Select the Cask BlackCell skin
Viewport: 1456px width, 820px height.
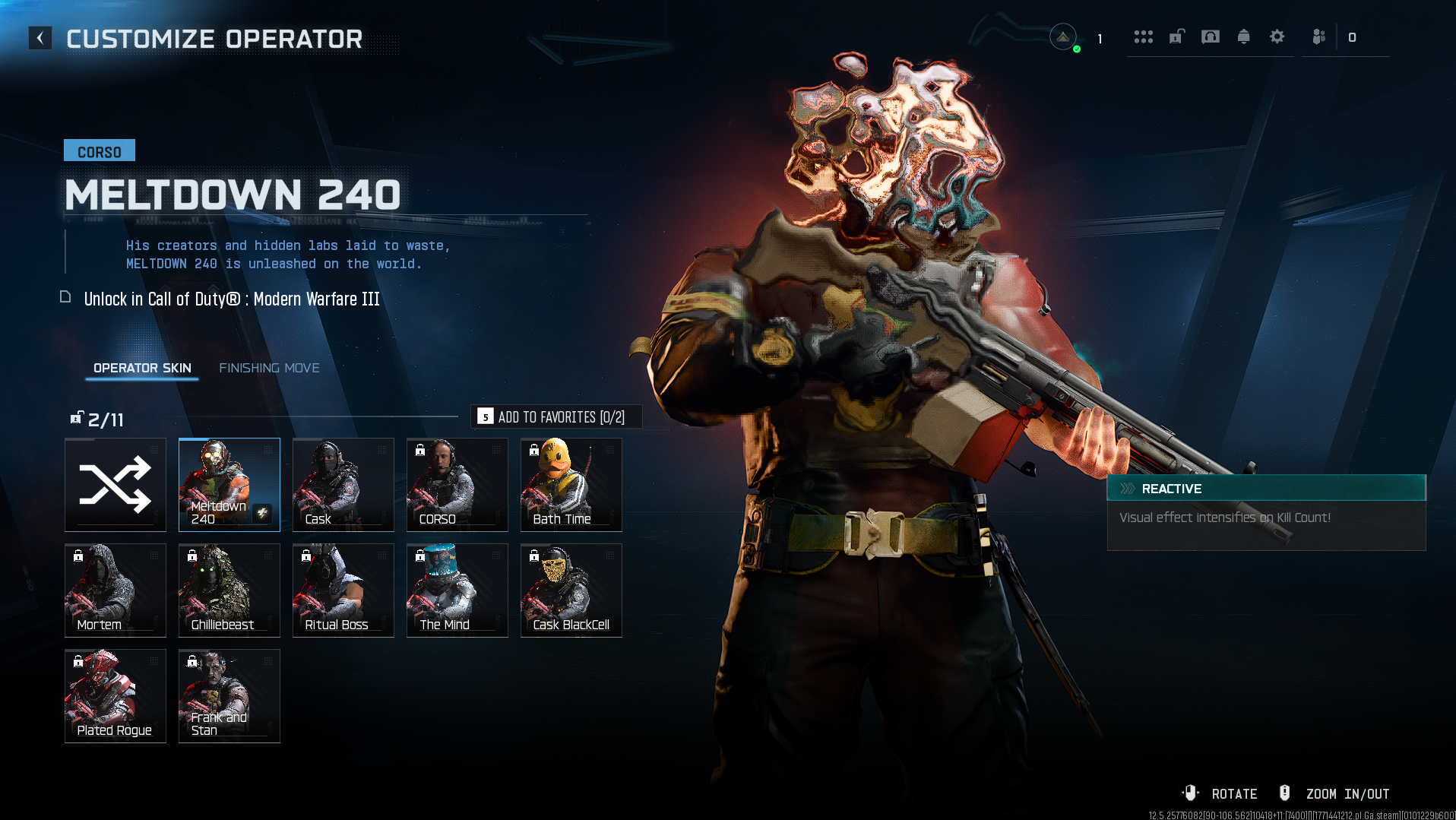(571, 590)
